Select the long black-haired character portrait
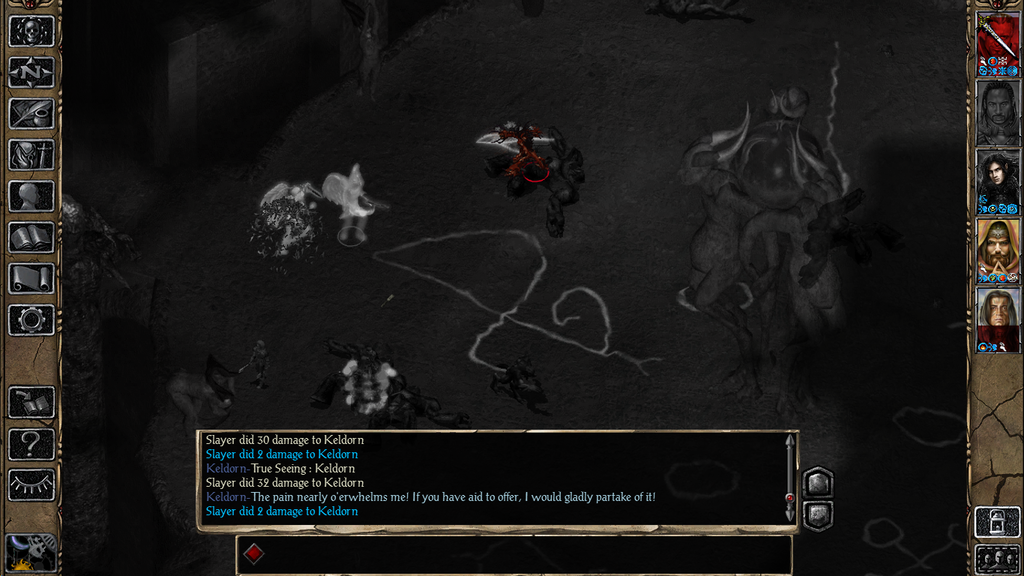Image resolution: width=1024 pixels, height=576 pixels. pyautogui.click(x=997, y=181)
